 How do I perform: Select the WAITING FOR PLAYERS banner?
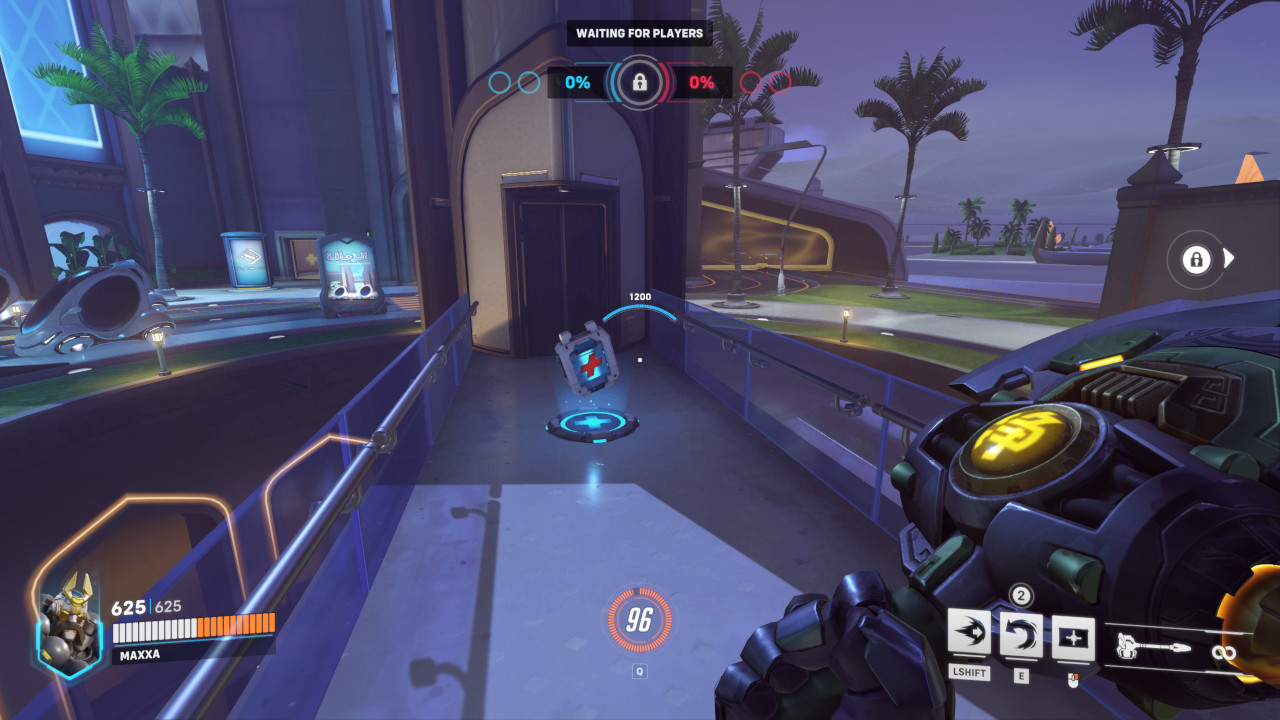point(637,33)
